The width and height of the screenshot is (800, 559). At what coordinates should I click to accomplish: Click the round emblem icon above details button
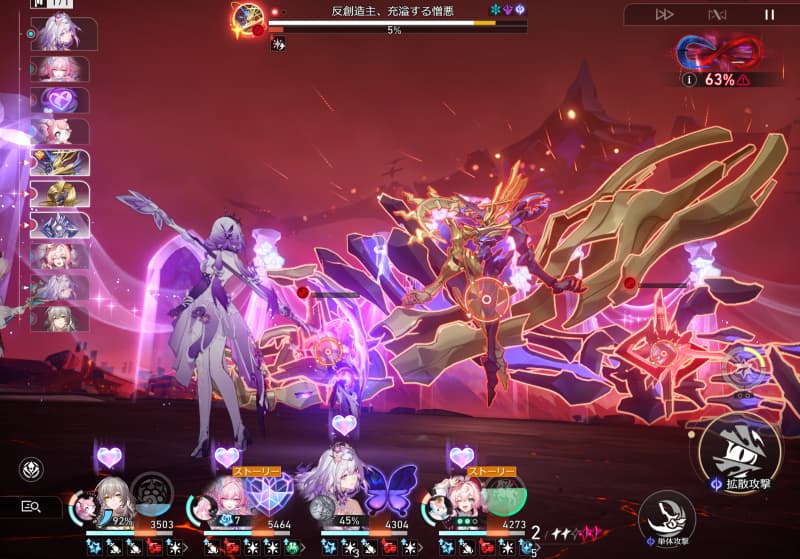pos(30,470)
